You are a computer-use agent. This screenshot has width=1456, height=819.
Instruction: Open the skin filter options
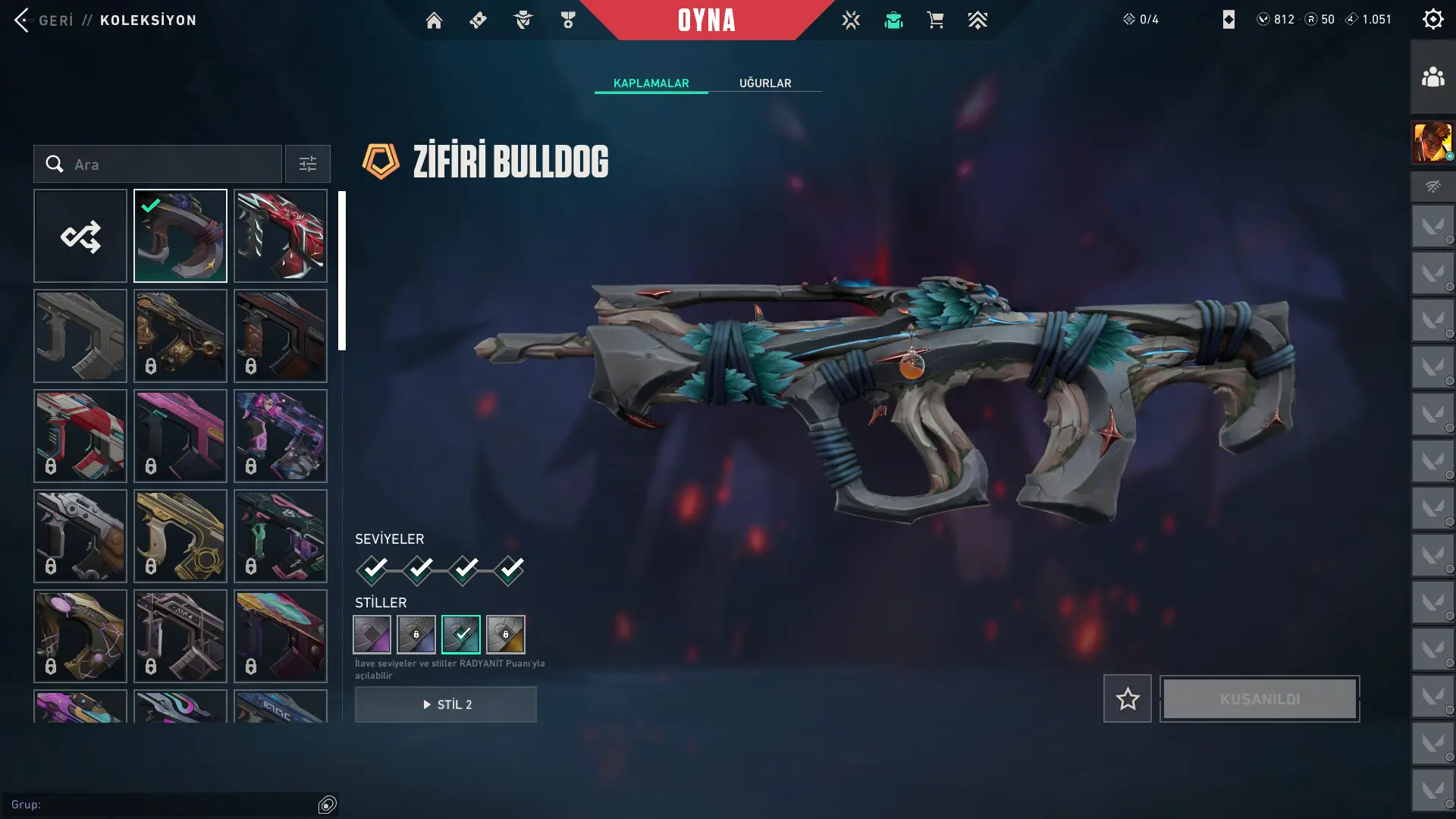308,164
